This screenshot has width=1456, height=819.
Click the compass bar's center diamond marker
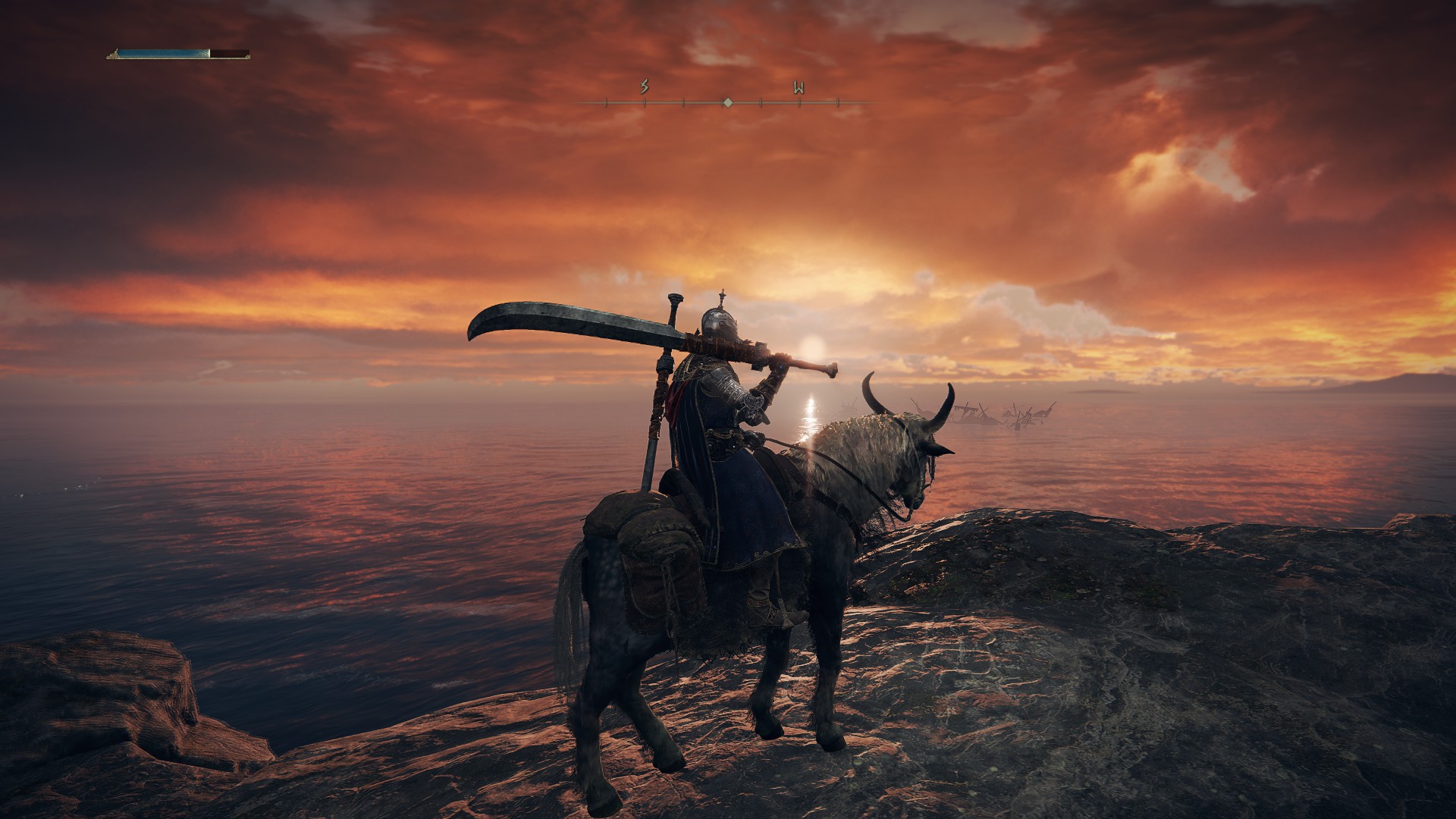[x=727, y=102]
